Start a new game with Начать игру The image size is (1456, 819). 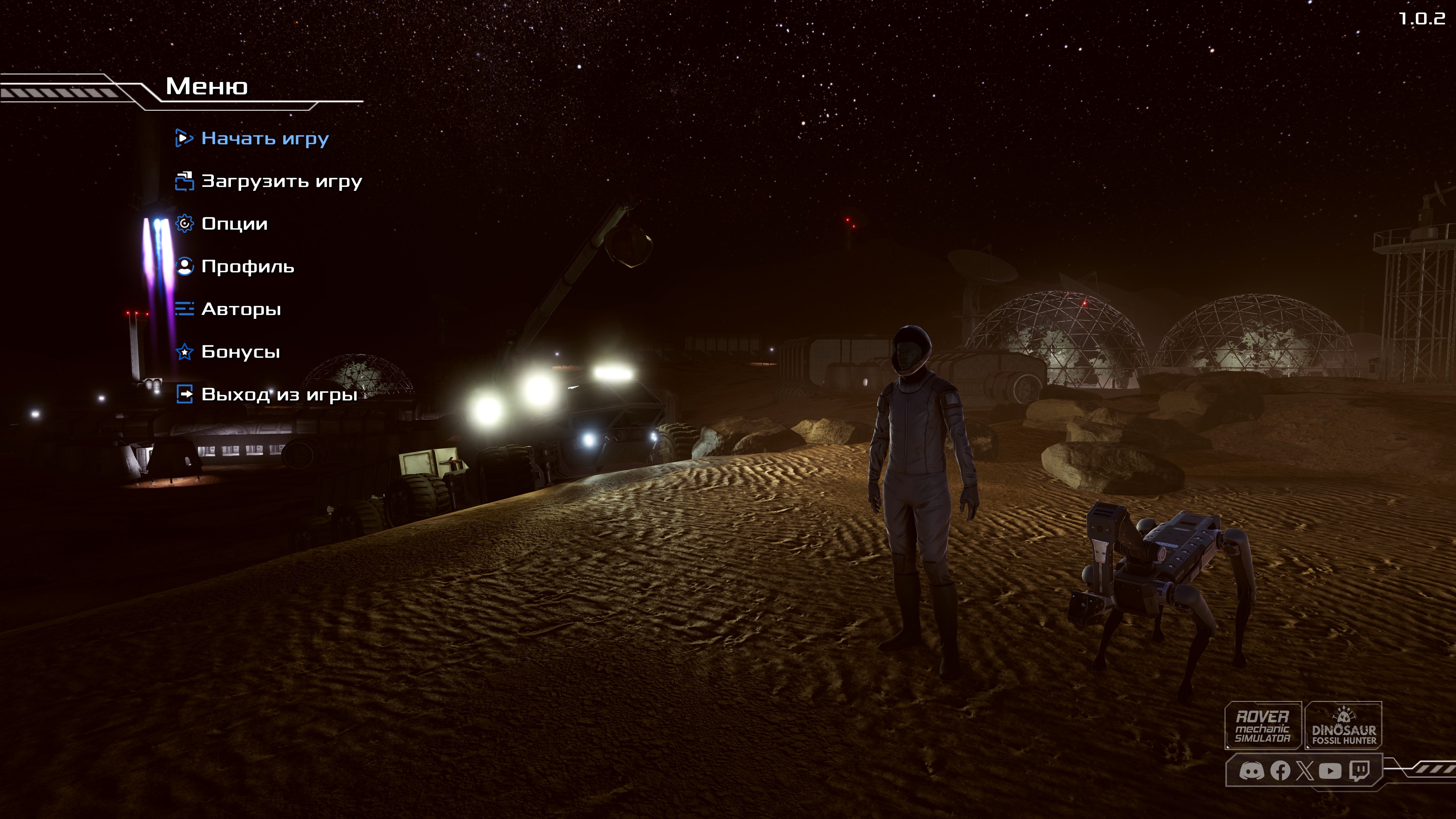coord(265,138)
